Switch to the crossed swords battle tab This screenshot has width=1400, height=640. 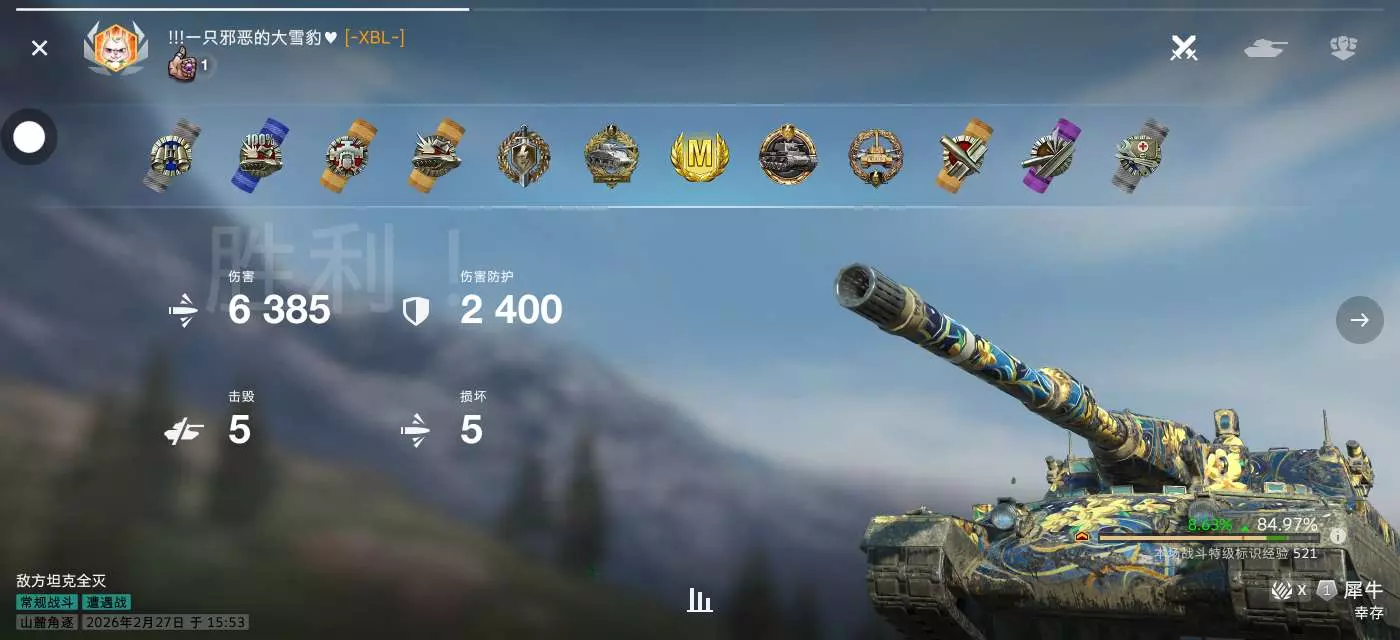tap(1184, 47)
